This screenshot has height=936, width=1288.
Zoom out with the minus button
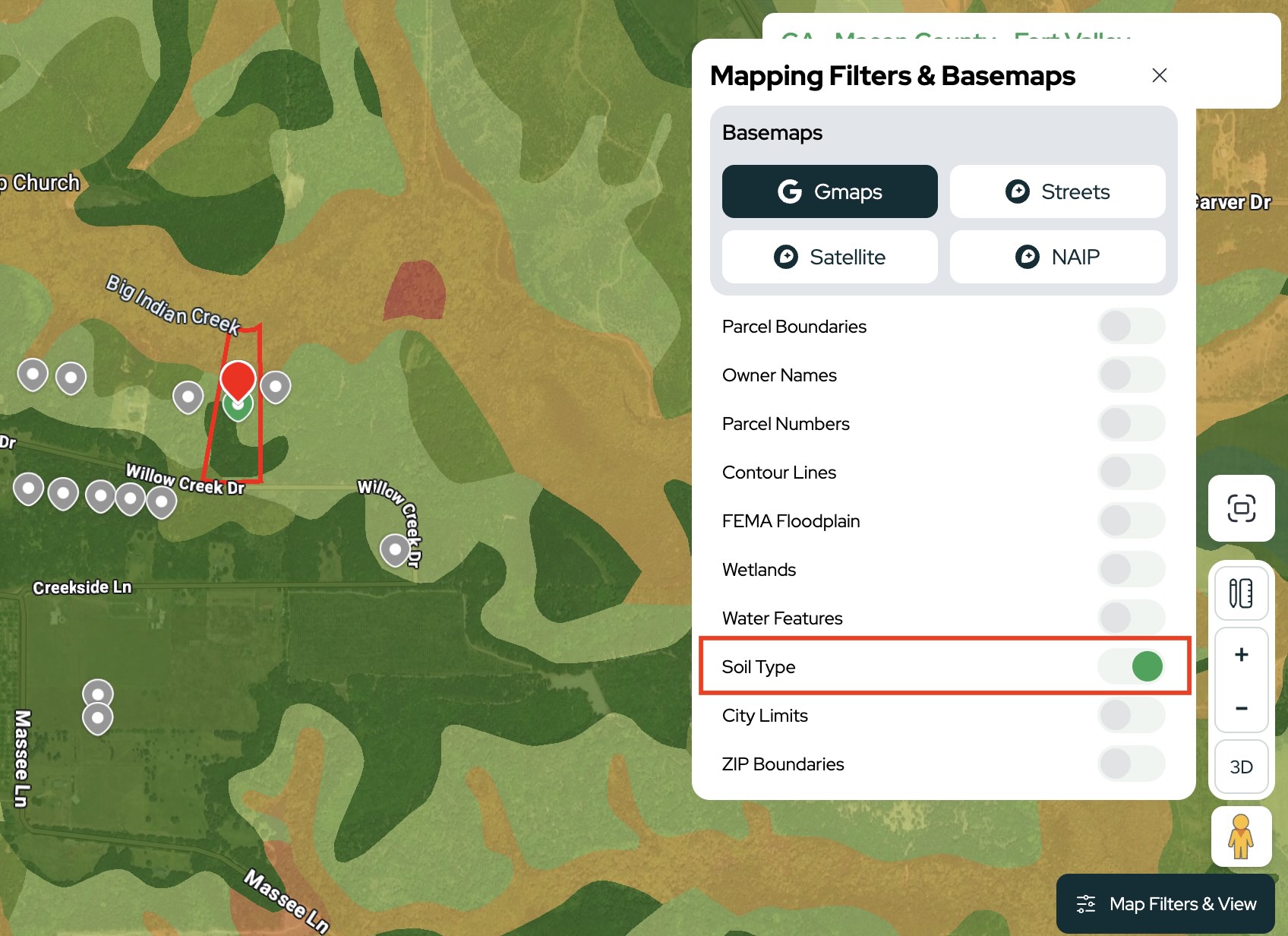click(x=1241, y=708)
